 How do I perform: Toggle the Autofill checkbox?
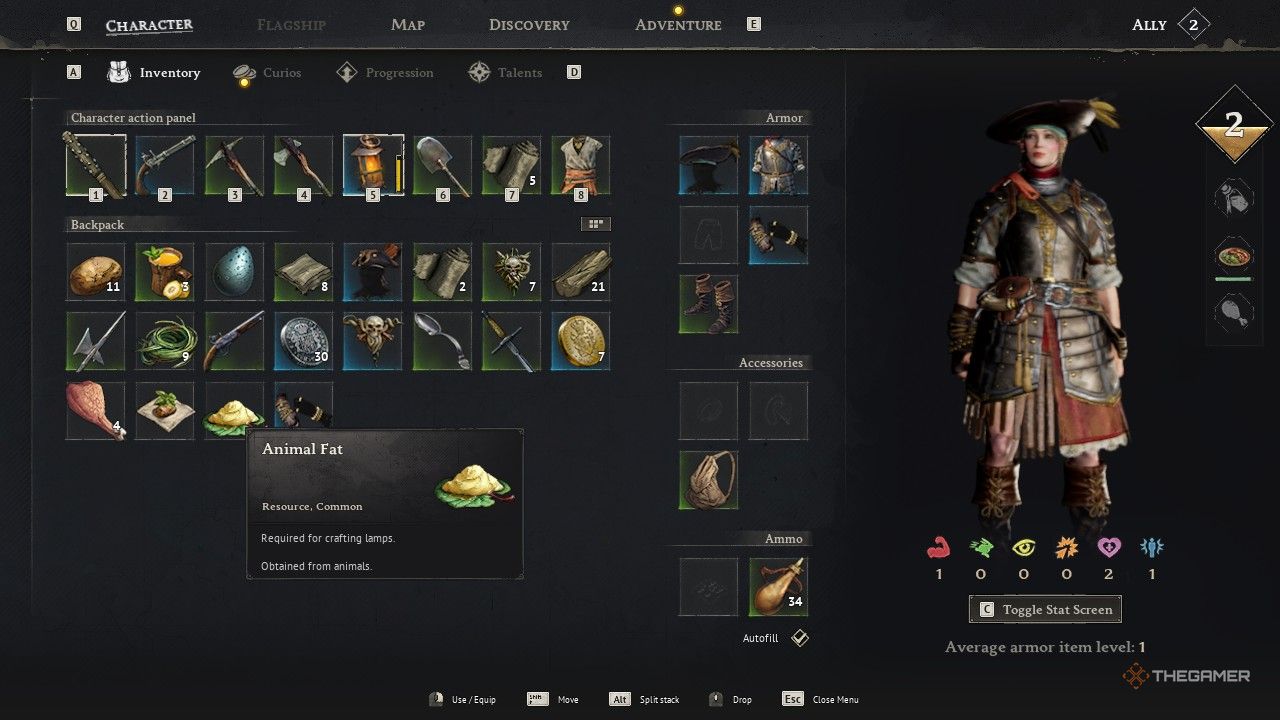799,638
